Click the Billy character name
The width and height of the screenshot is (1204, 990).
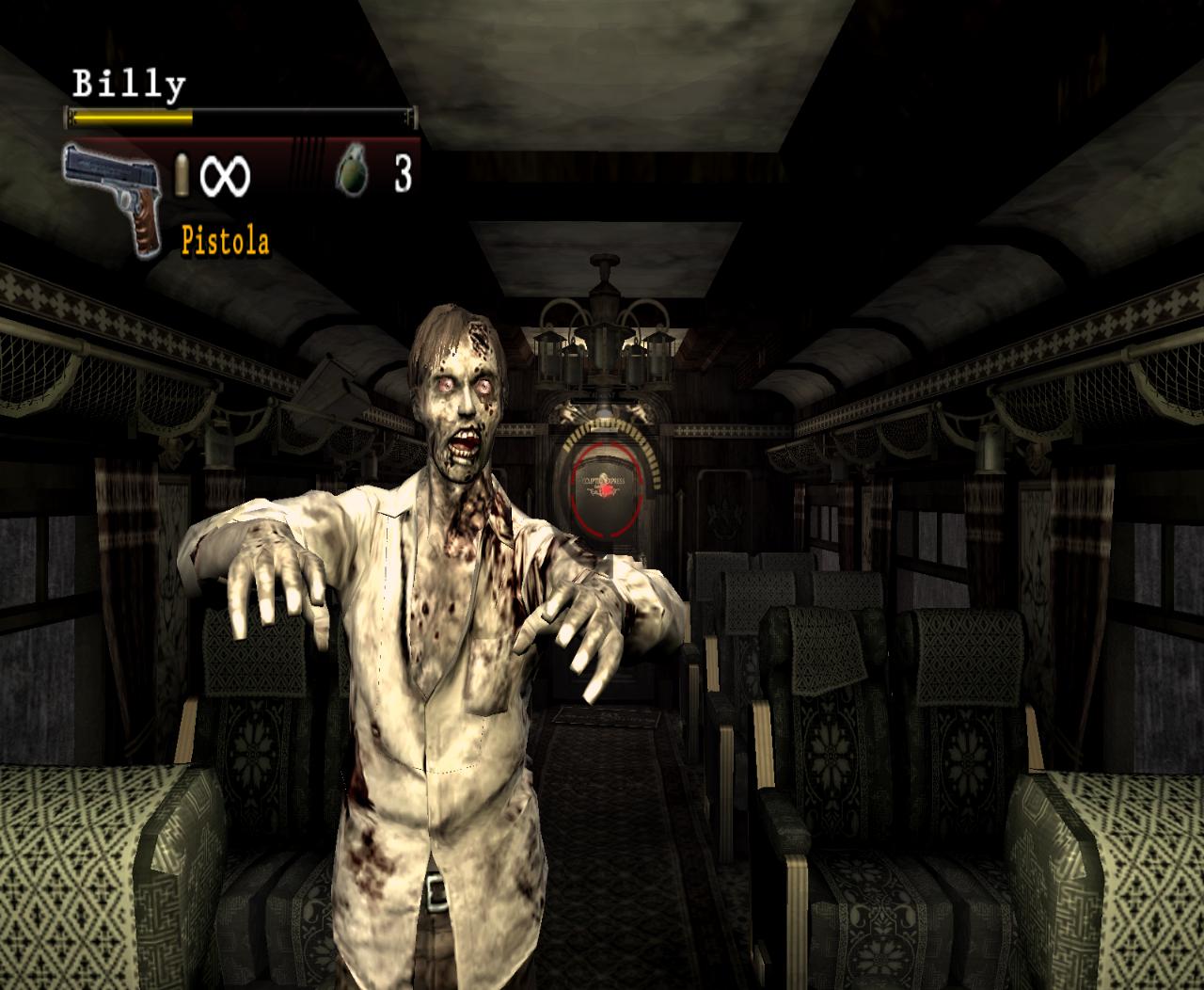tap(130, 83)
